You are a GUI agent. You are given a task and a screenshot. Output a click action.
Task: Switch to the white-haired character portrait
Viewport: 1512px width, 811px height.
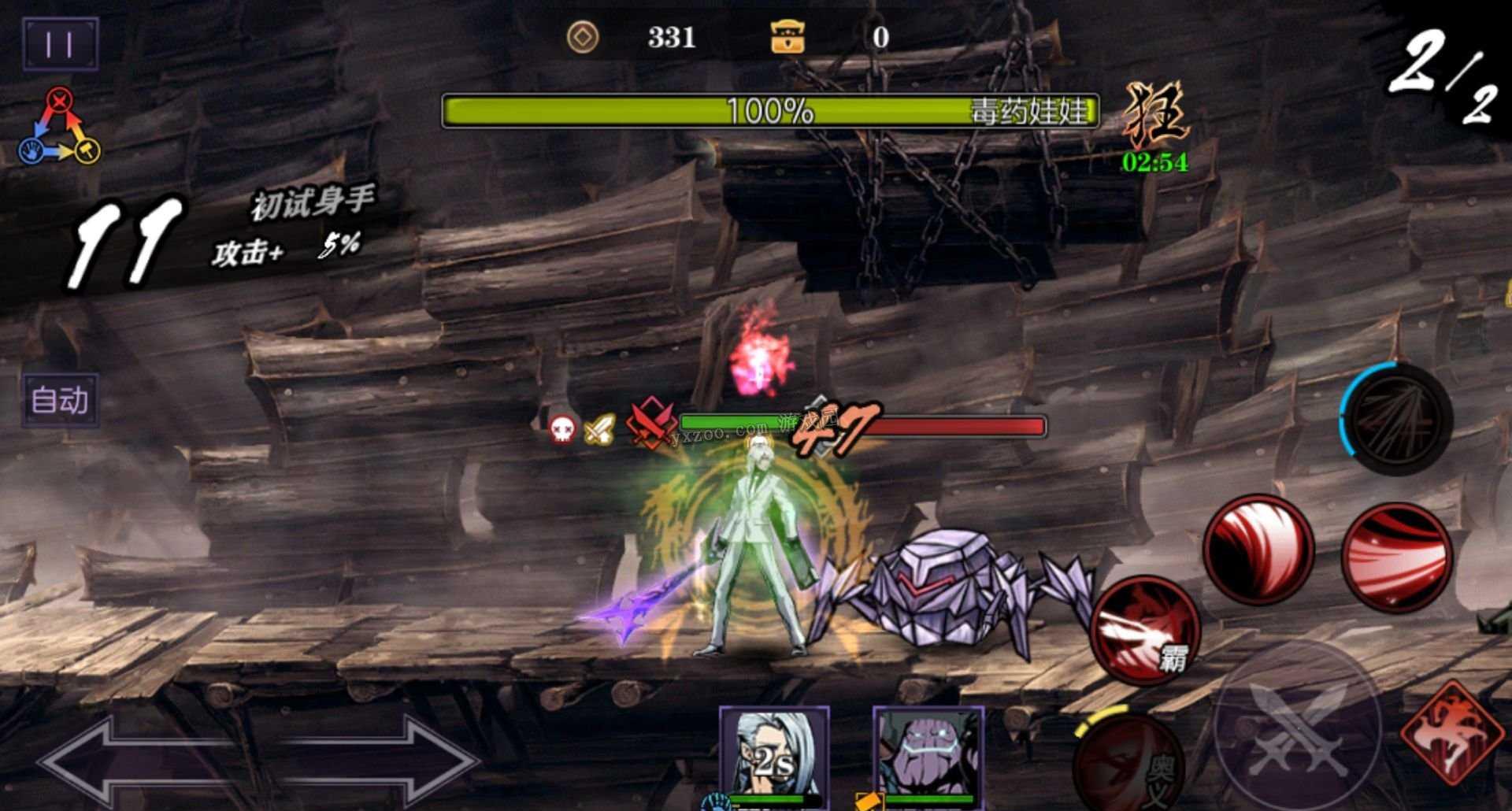773,757
